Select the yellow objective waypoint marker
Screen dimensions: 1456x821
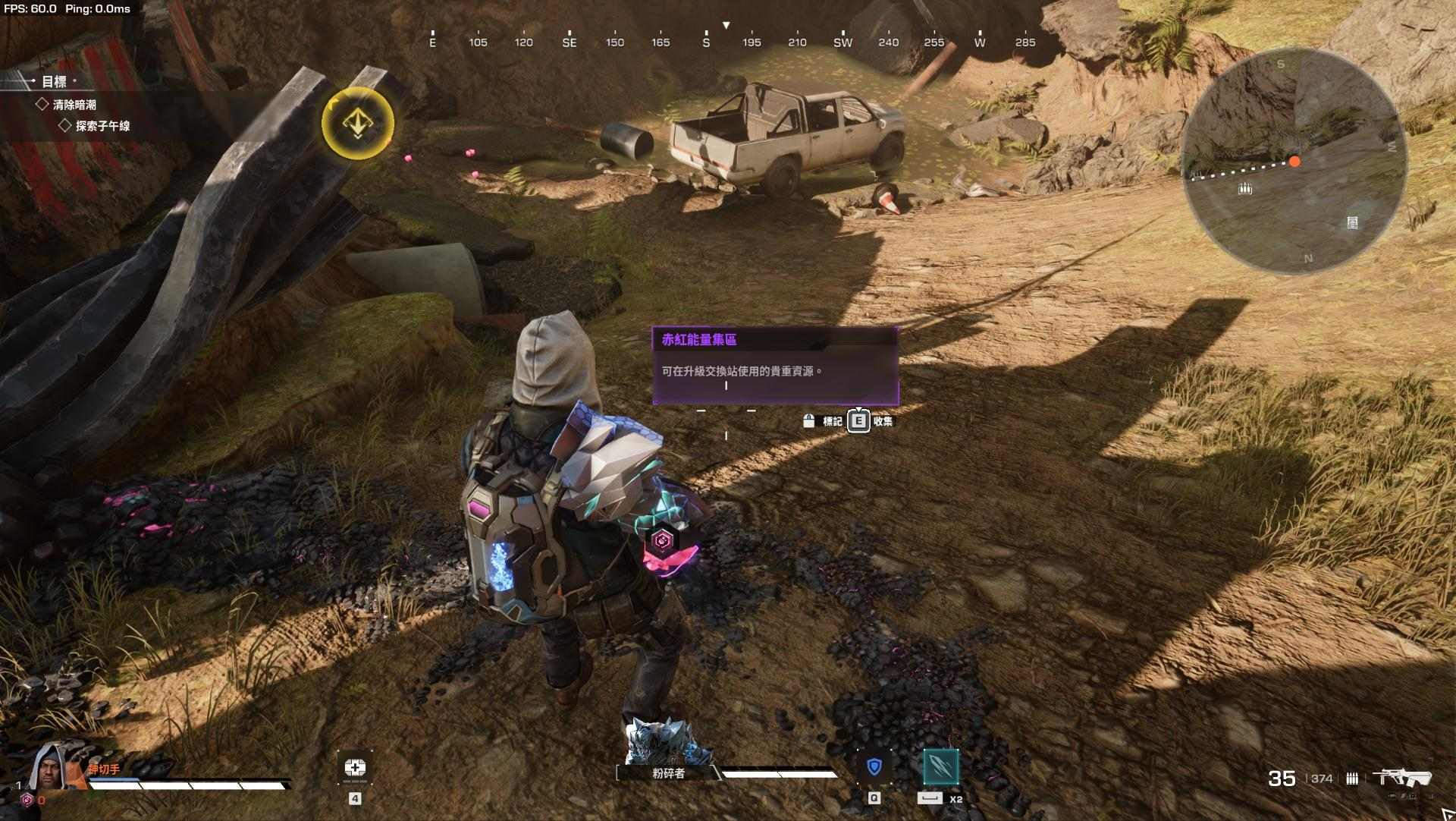pyautogui.click(x=357, y=123)
